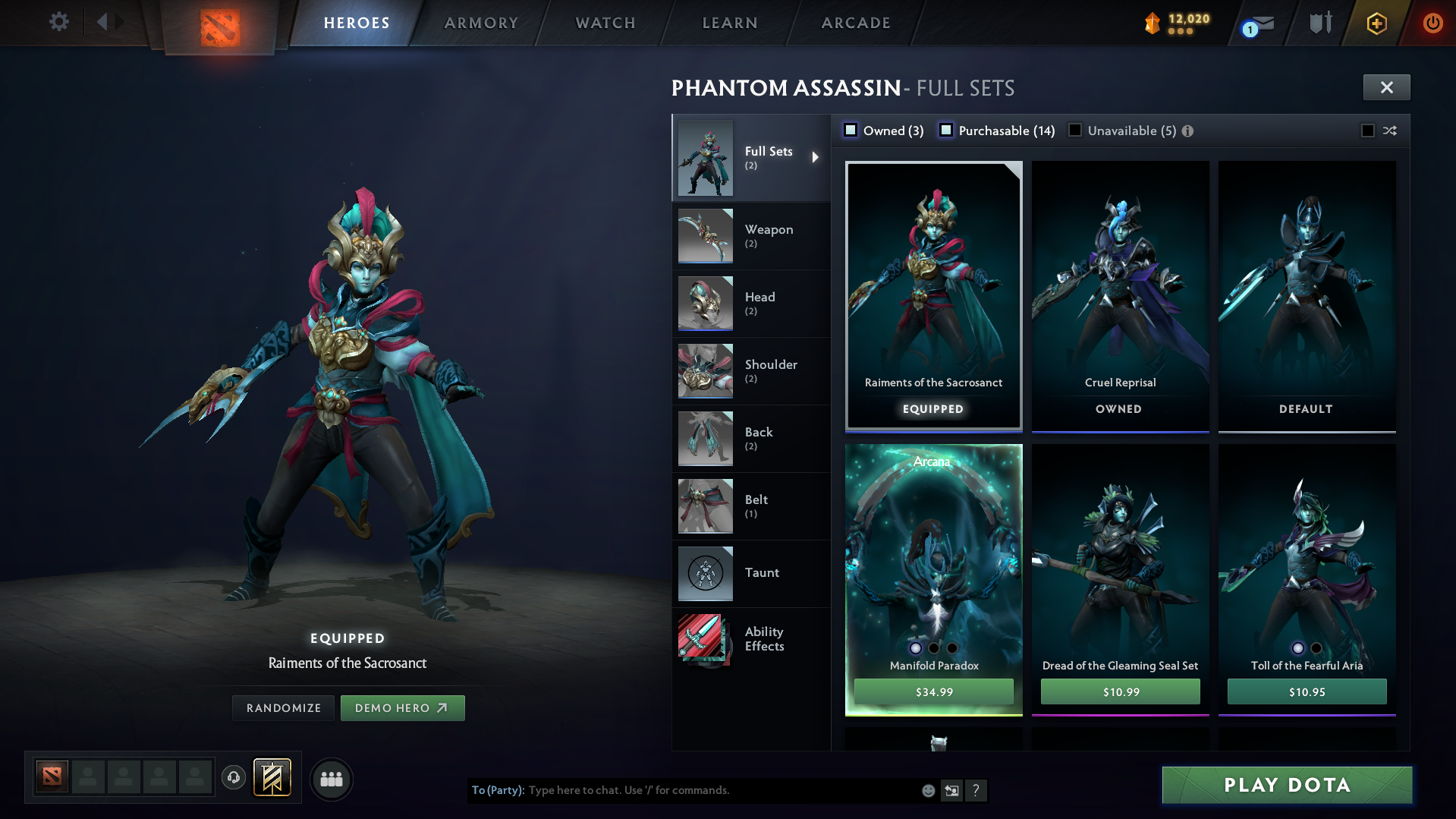Open Dota Plus hexagon icon
This screenshot has height=819, width=1456.
click(x=1376, y=23)
